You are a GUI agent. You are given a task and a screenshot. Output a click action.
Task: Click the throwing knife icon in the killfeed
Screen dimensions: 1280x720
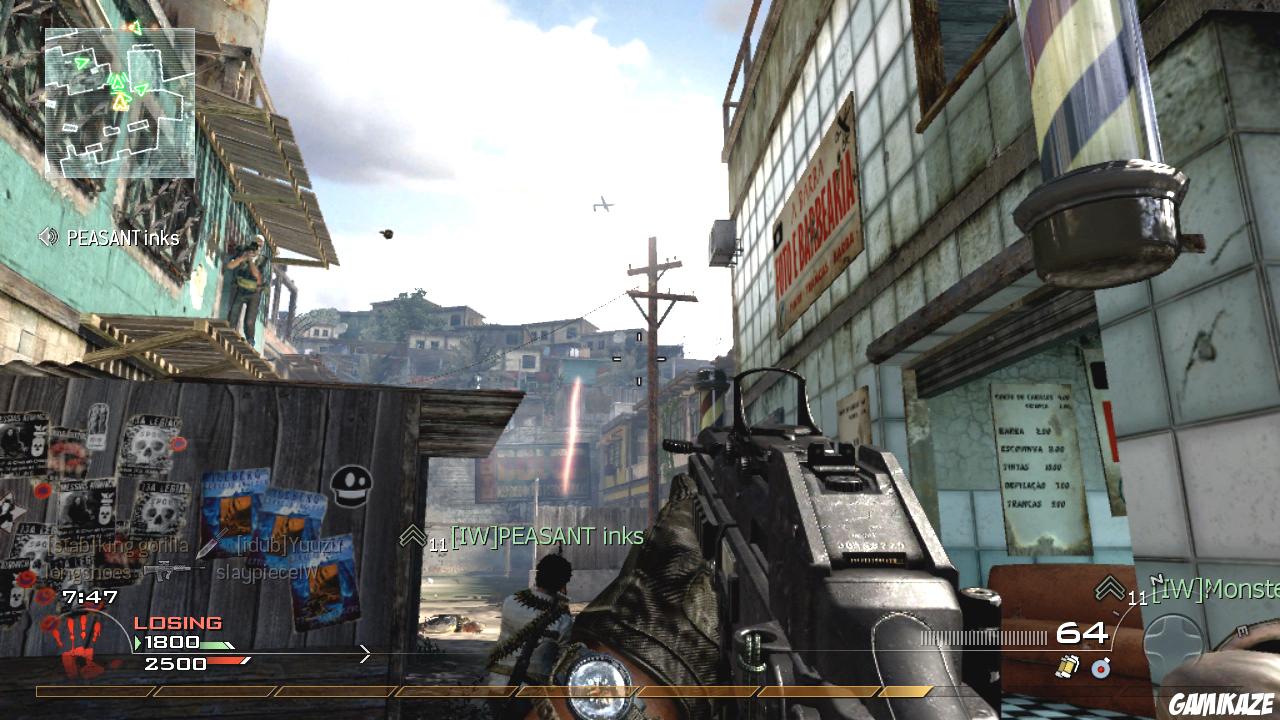tap(206, 546)
